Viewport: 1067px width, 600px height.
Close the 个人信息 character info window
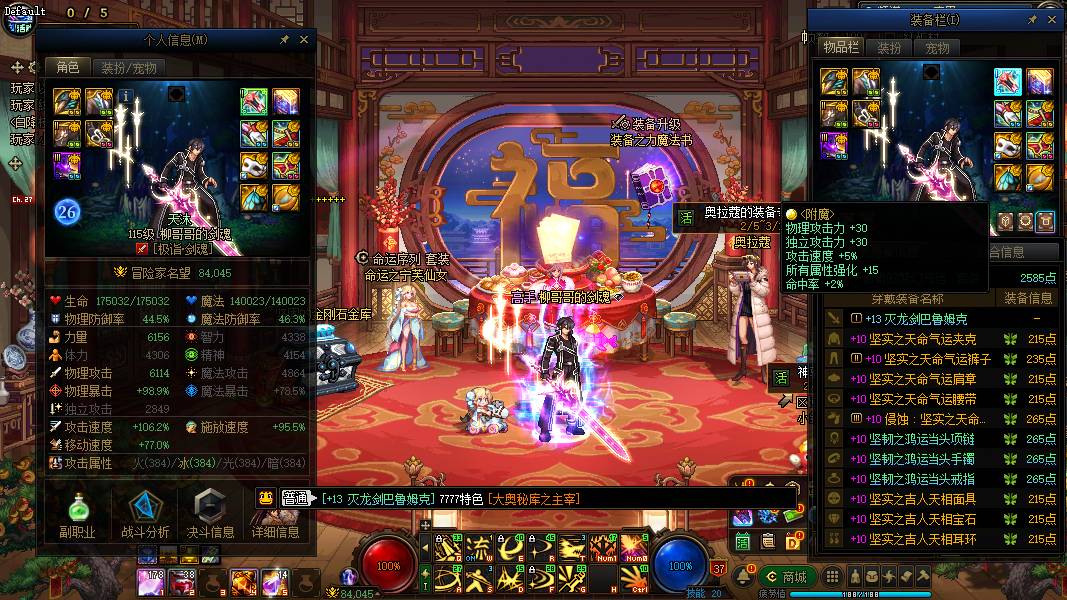point(304,40)
